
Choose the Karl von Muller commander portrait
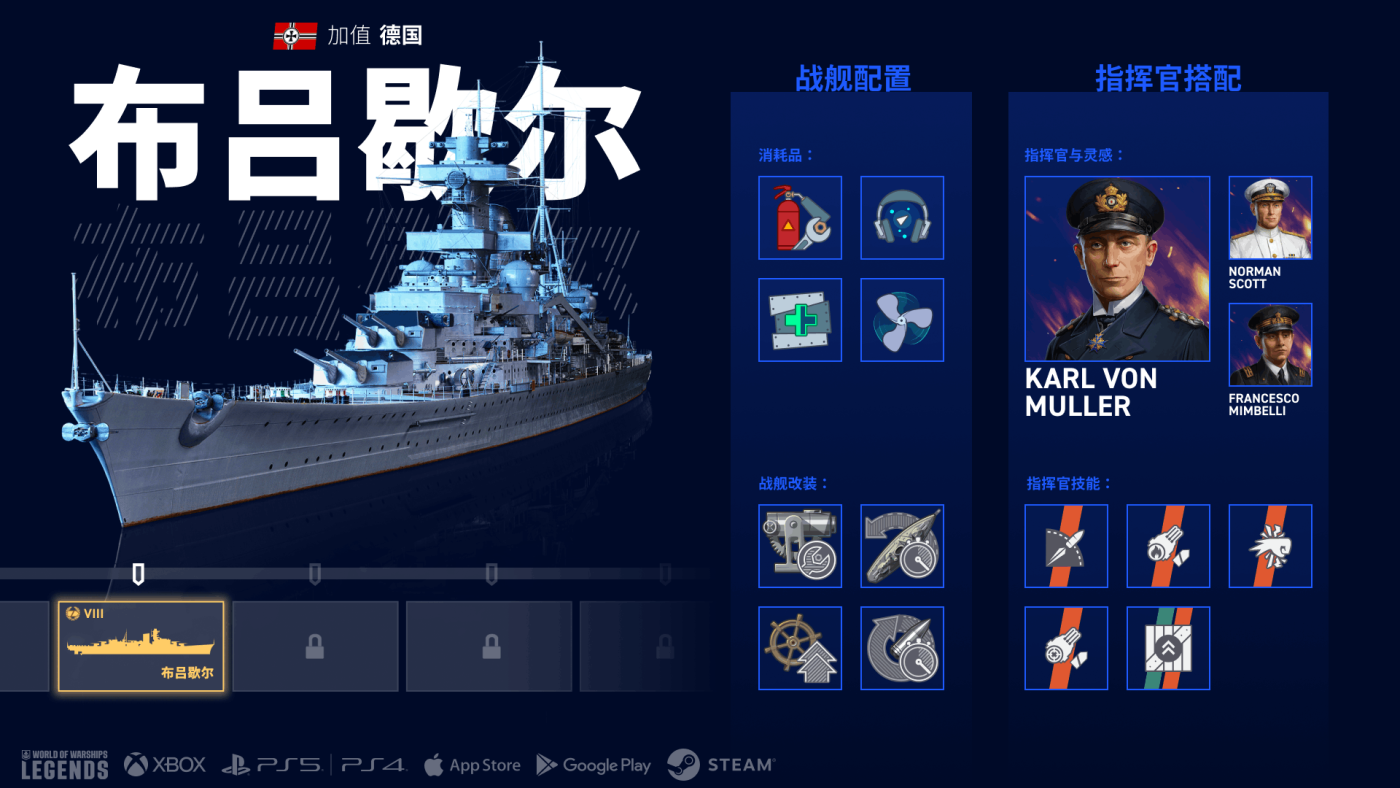click(1117, 269)
